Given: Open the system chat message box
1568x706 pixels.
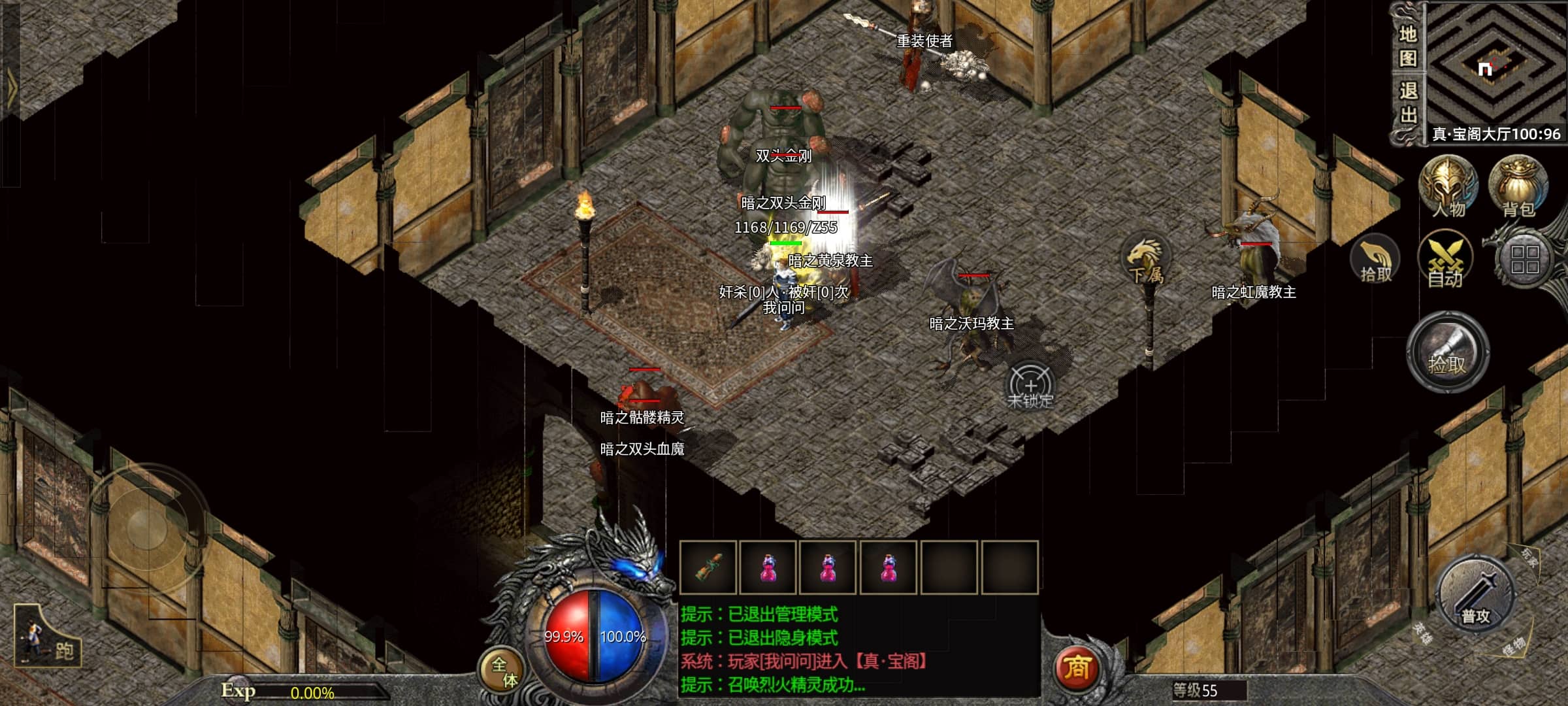Looking at the screenshot, I should click(x=858, y=649).
